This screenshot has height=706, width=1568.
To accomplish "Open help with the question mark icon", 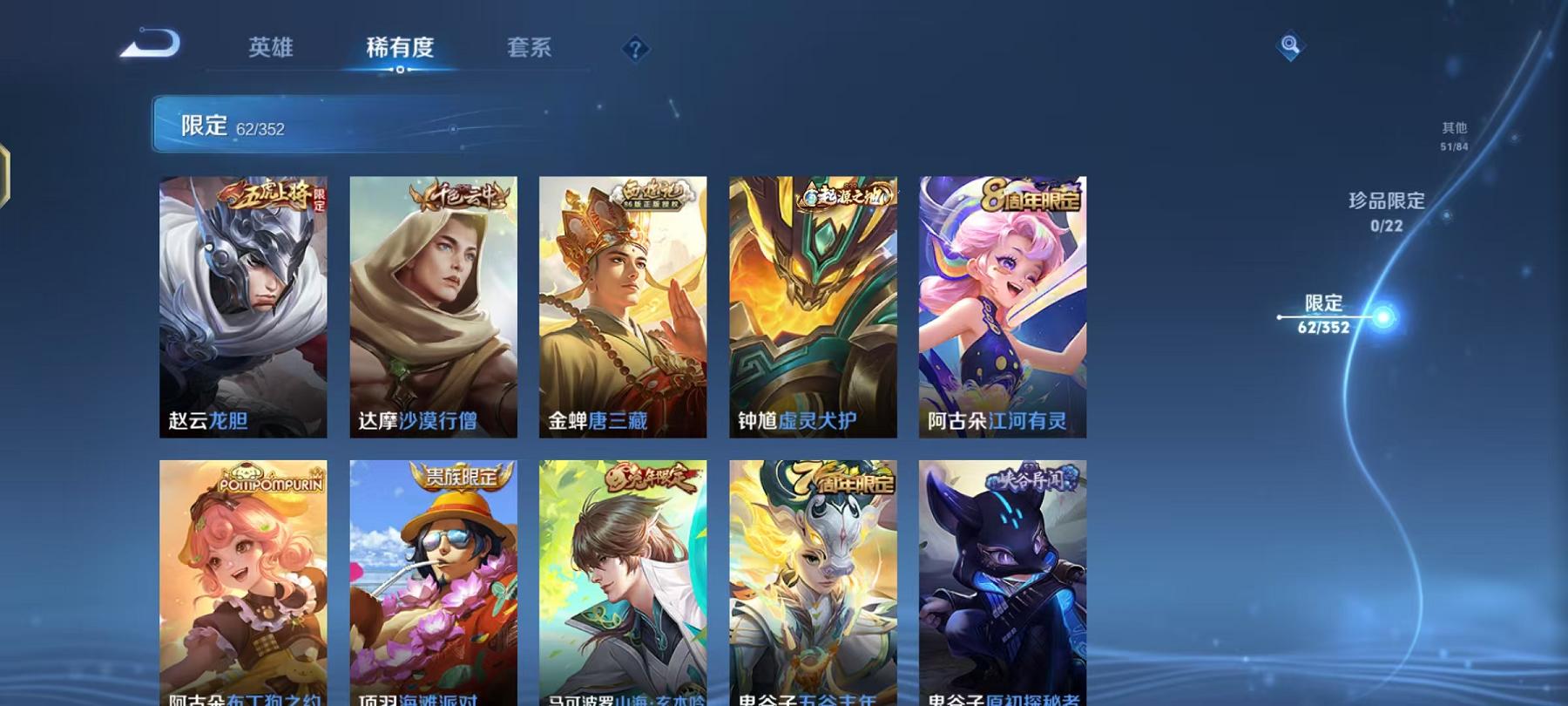I will [637, 50].
